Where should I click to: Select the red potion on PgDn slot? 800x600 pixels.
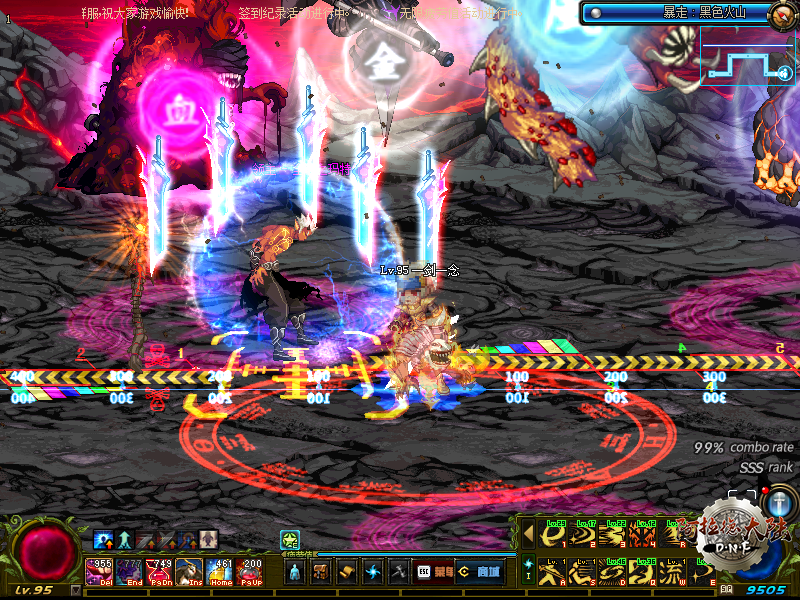pyautogui.click(x=160, y=573)
